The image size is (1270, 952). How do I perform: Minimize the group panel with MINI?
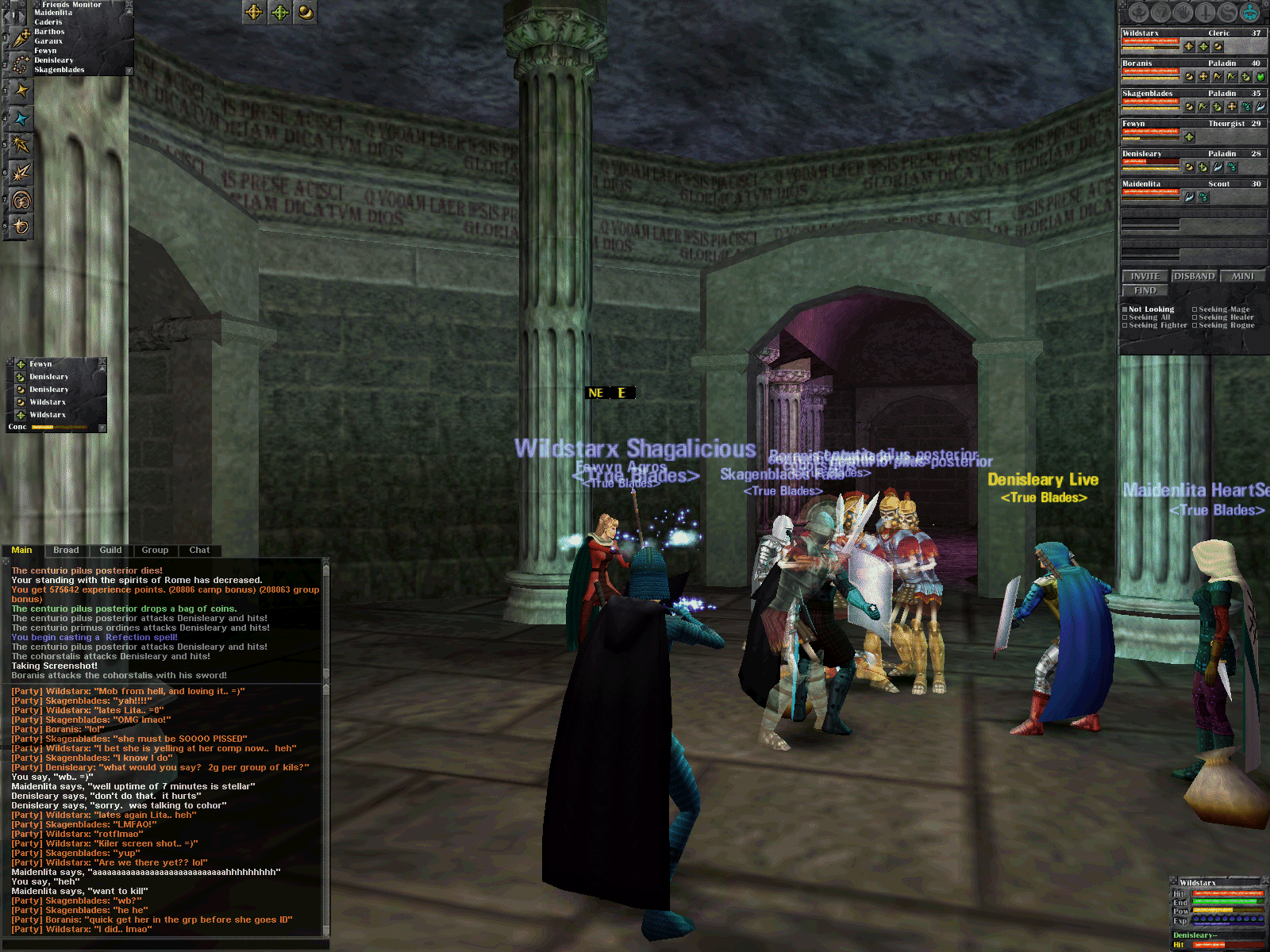pyautogui.click(x=1242, y=276)
